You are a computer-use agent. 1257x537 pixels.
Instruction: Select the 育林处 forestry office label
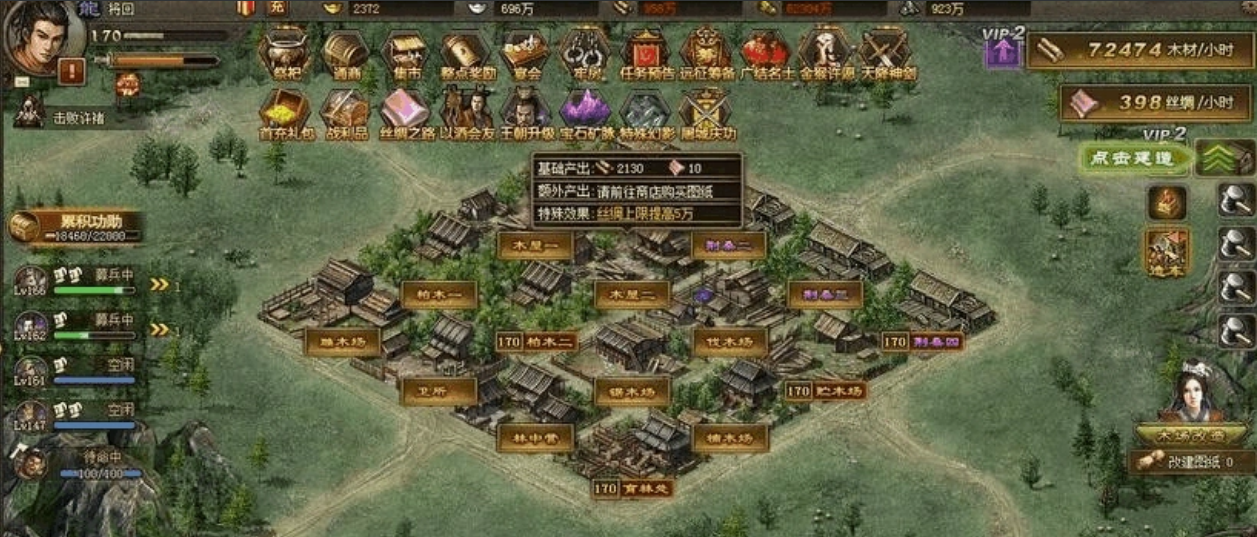pyautogui.click(x=645, y=489)
